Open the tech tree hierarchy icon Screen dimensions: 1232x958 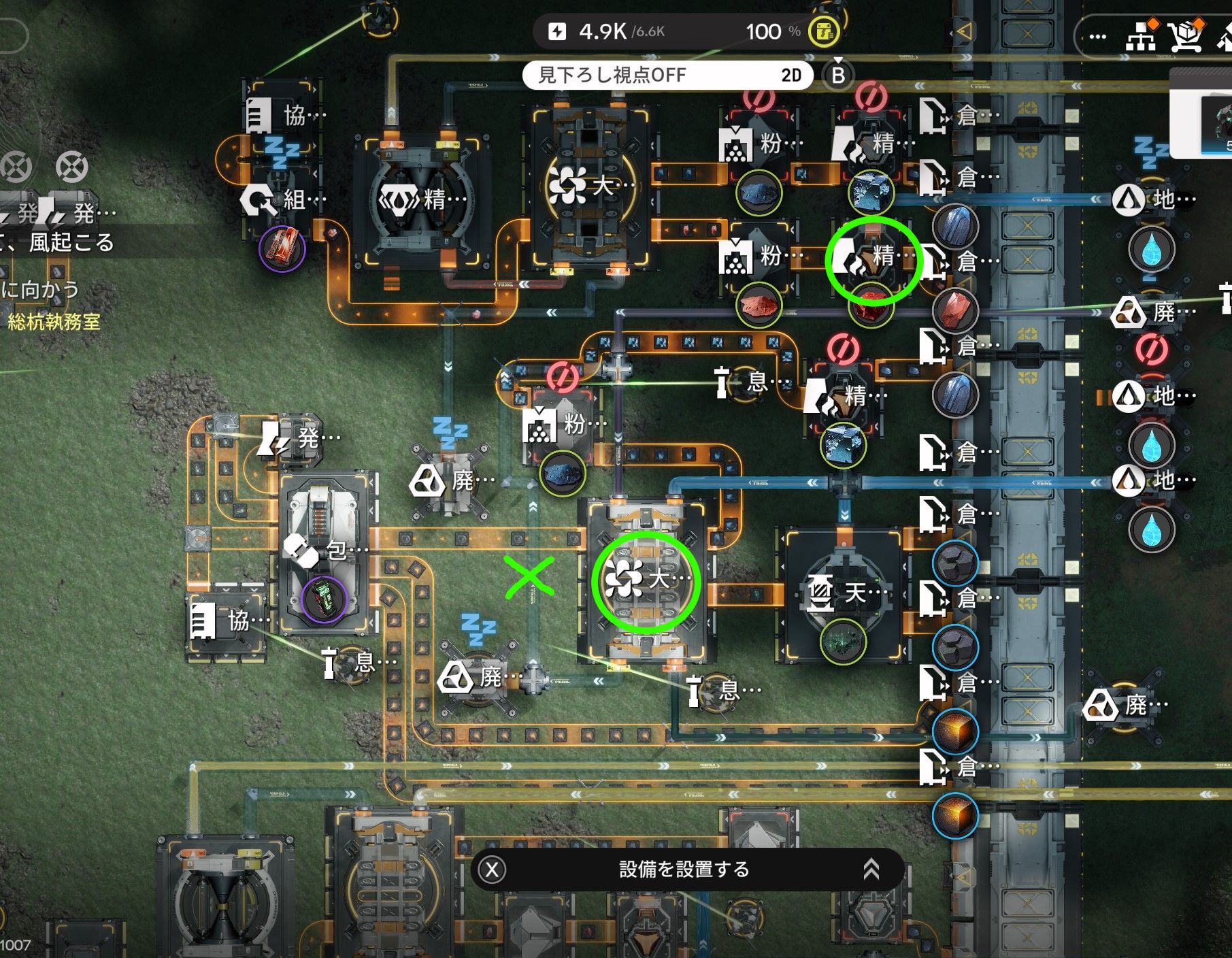(1141, 37)
